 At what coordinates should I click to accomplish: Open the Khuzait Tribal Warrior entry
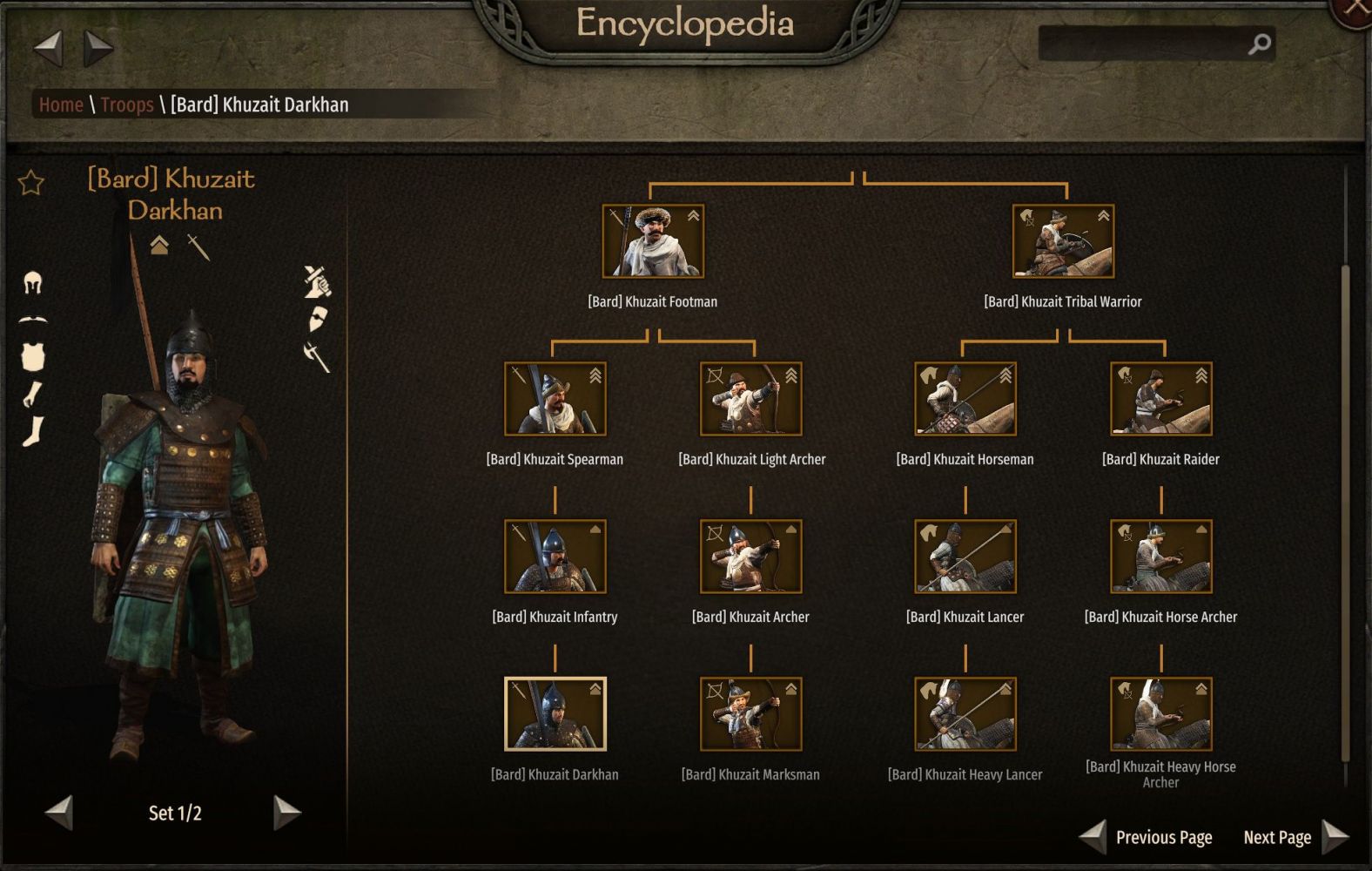click(1063, 241)
